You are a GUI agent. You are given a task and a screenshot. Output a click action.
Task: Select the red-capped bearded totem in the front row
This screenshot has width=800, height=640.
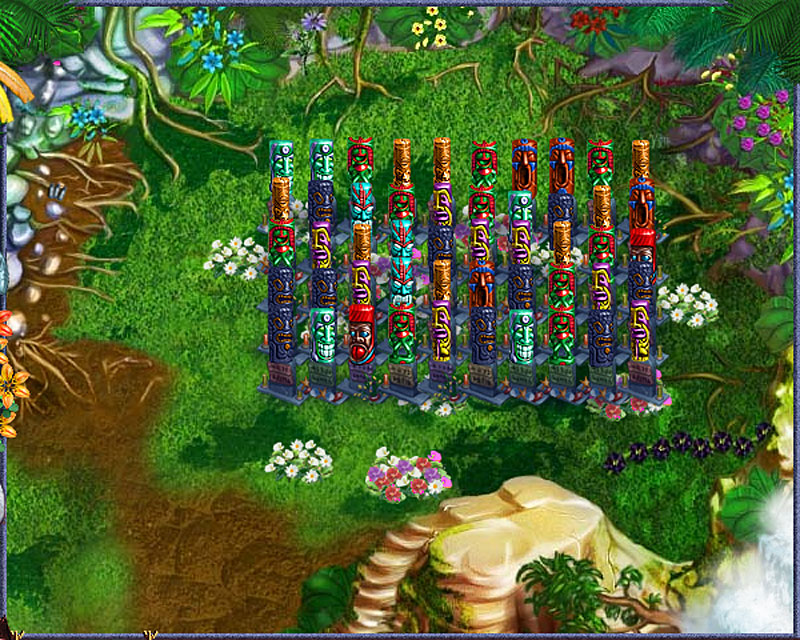[x=361, y=334]
